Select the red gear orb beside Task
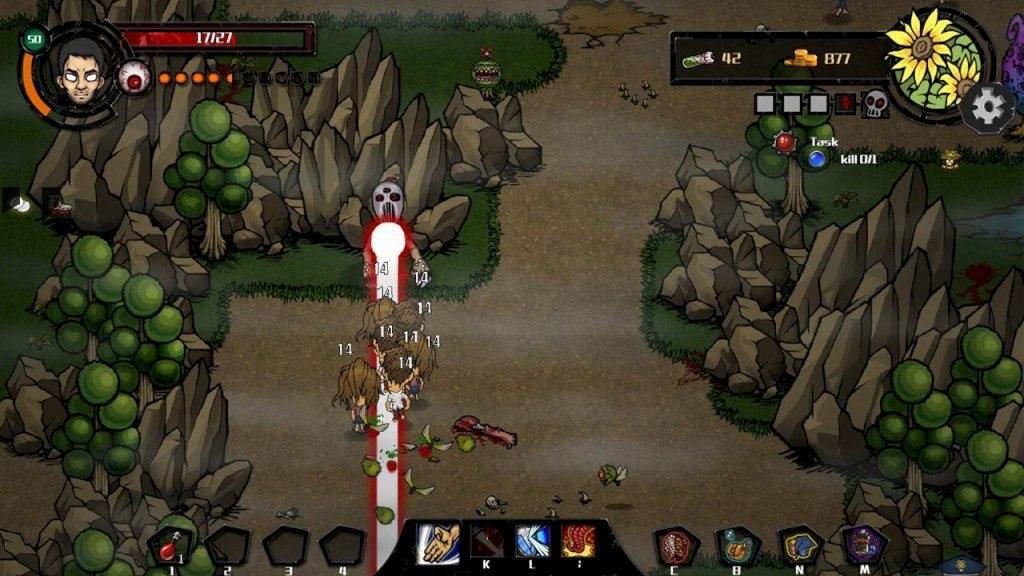 coord(785,143)
